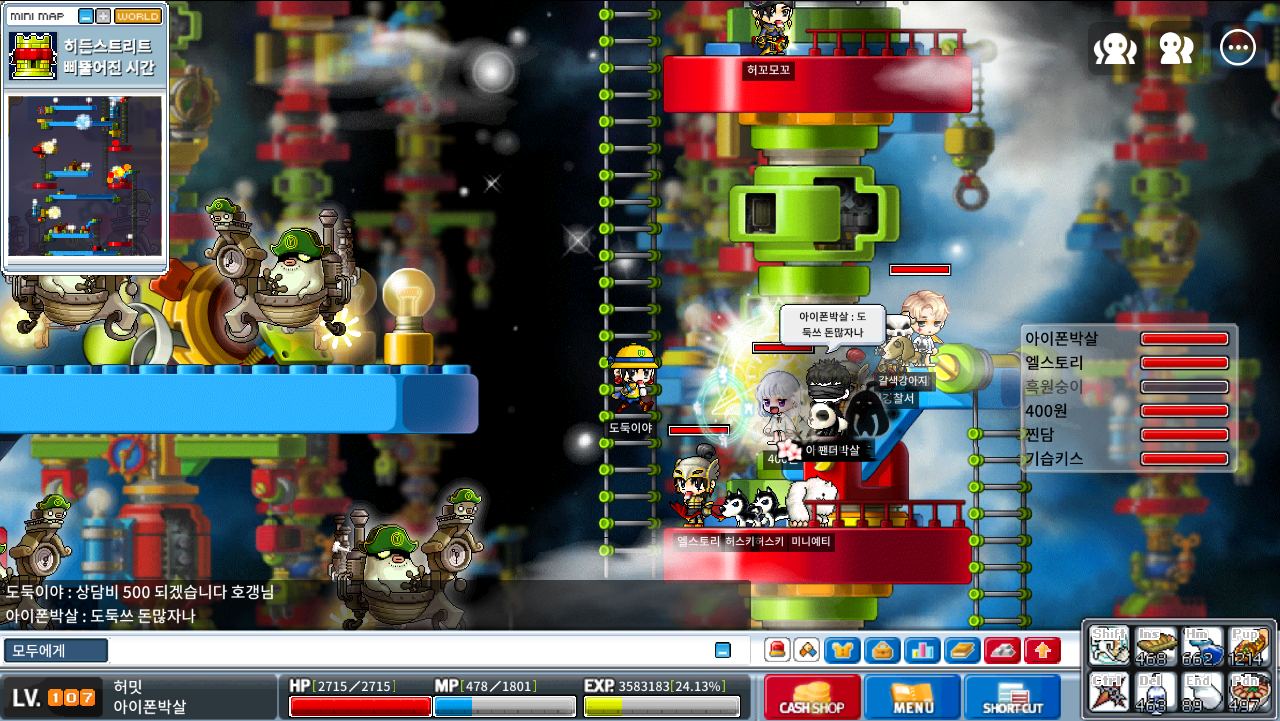
Task: Open the skill book icon button
Action: tap(962, 650)
